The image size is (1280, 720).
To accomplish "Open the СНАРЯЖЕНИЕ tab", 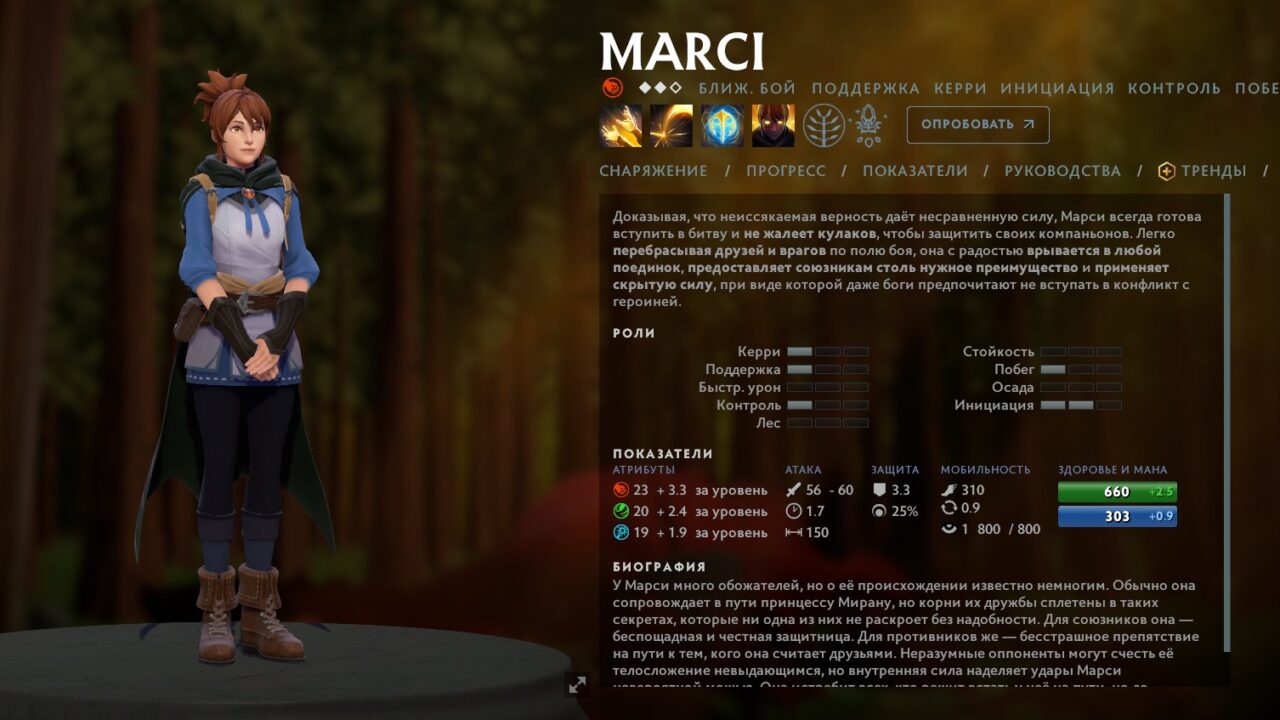I will [x=653, y=171].
